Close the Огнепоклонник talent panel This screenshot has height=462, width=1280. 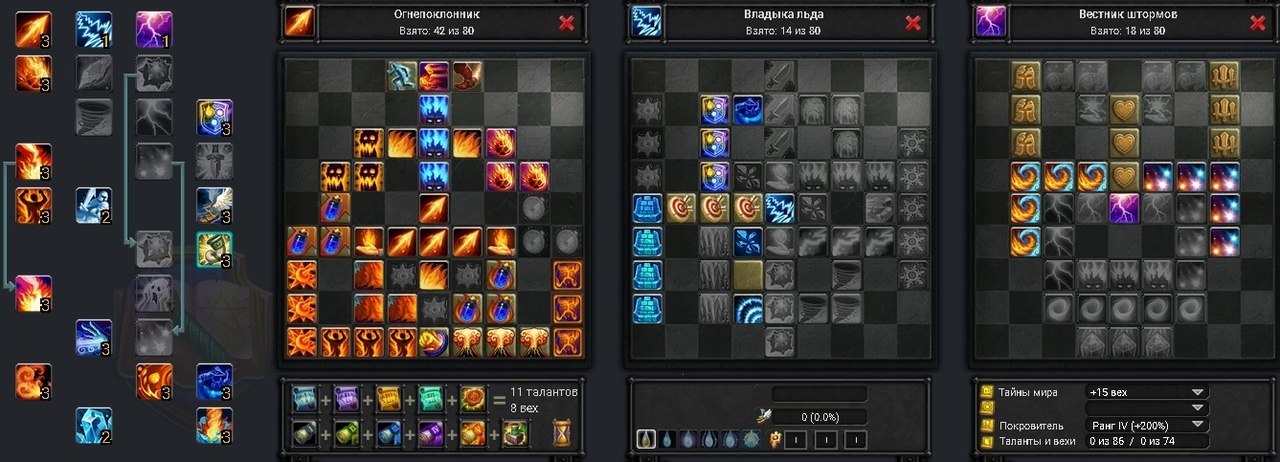pos(566,23)
